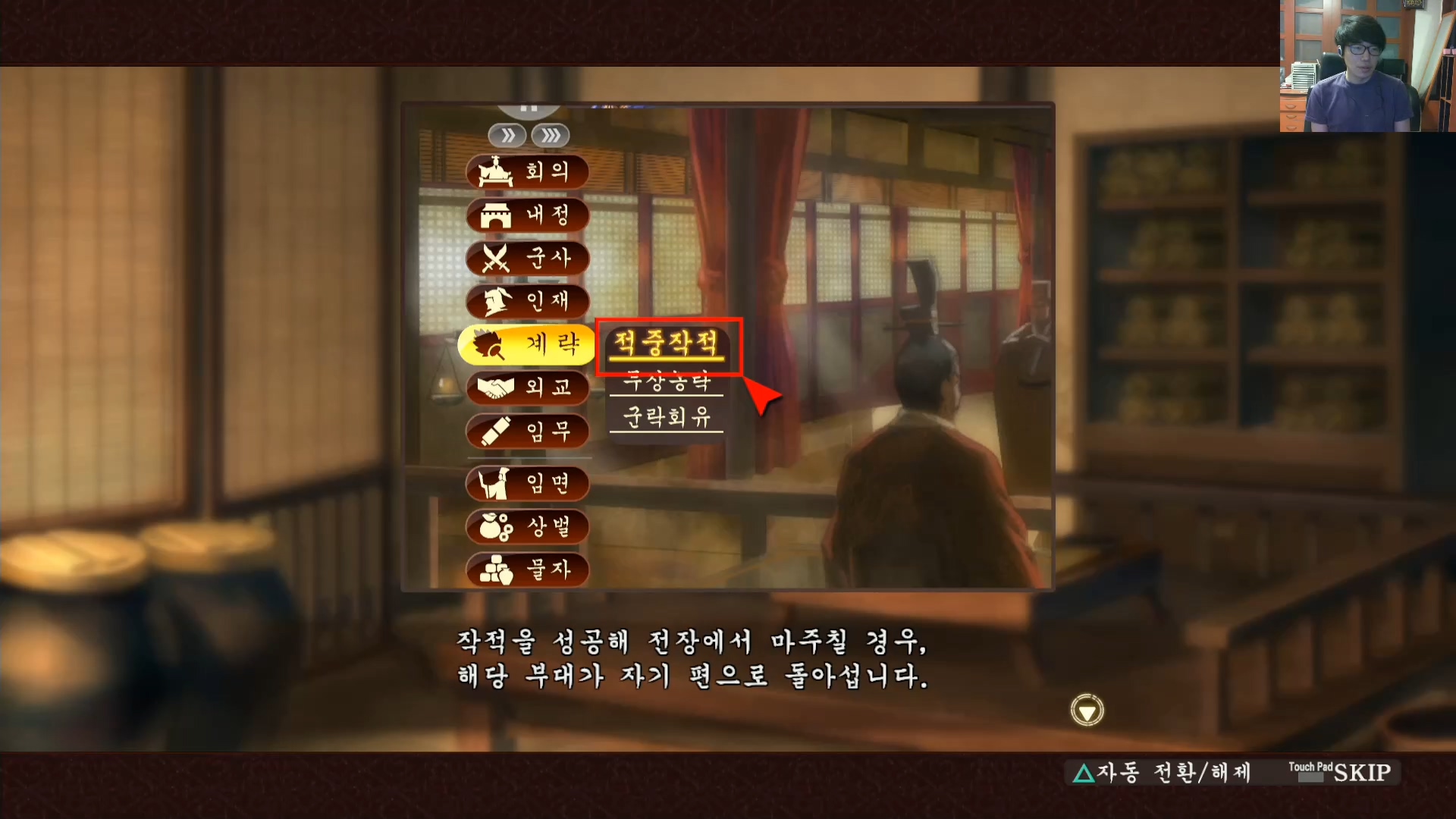The image size is (1456, 819).
Task: Toggle double-arrow game speed button
Action: click(508, 135)
